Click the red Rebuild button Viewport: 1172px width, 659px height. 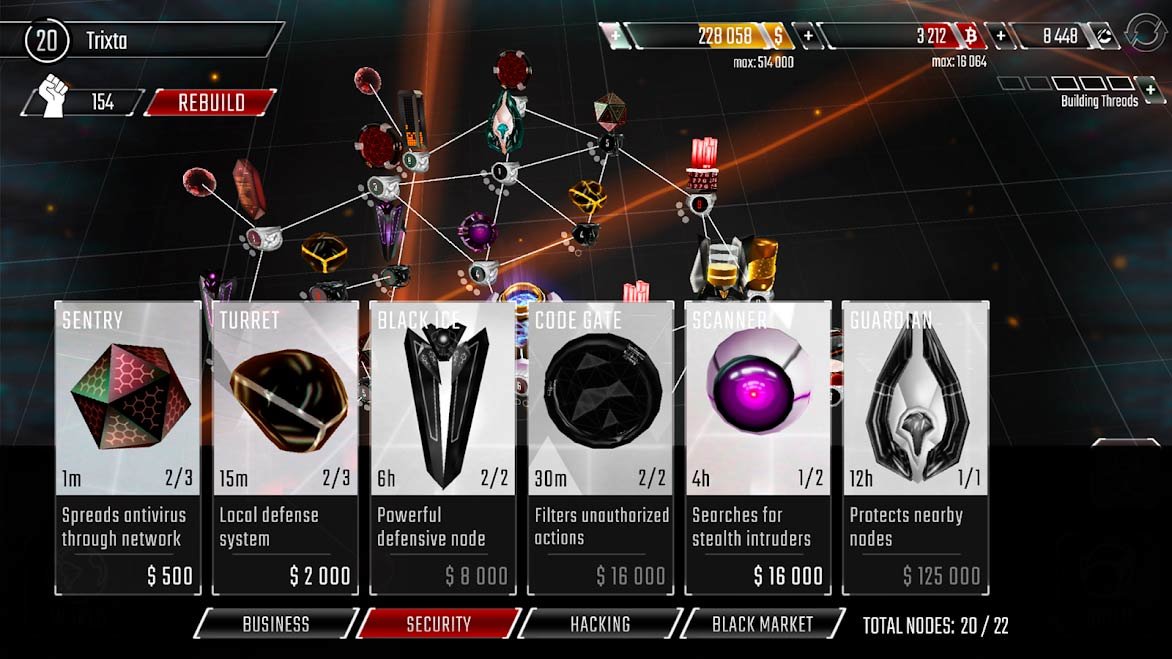tap(211, 102)
